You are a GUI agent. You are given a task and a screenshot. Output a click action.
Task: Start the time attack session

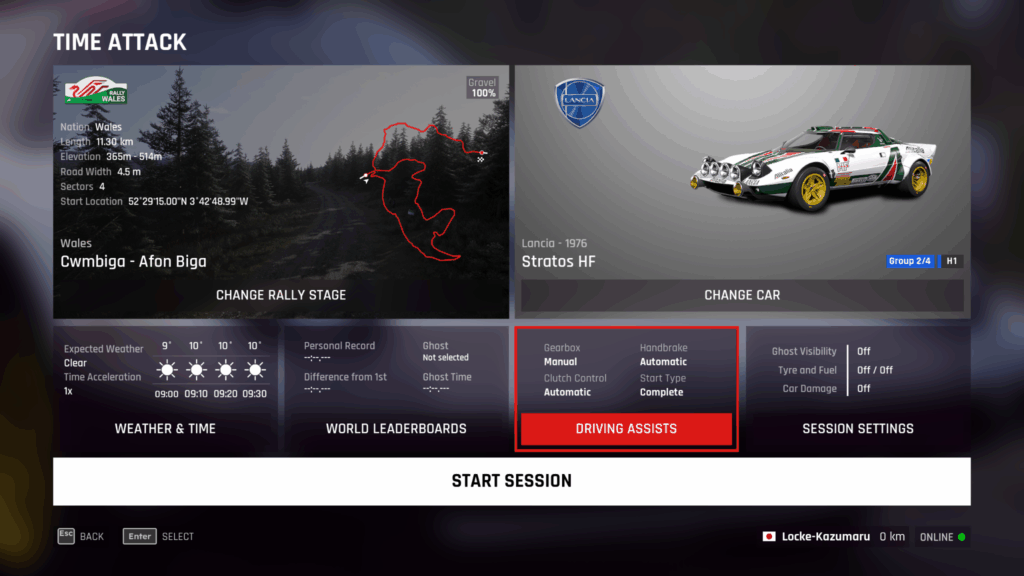[x=511, y=481]
